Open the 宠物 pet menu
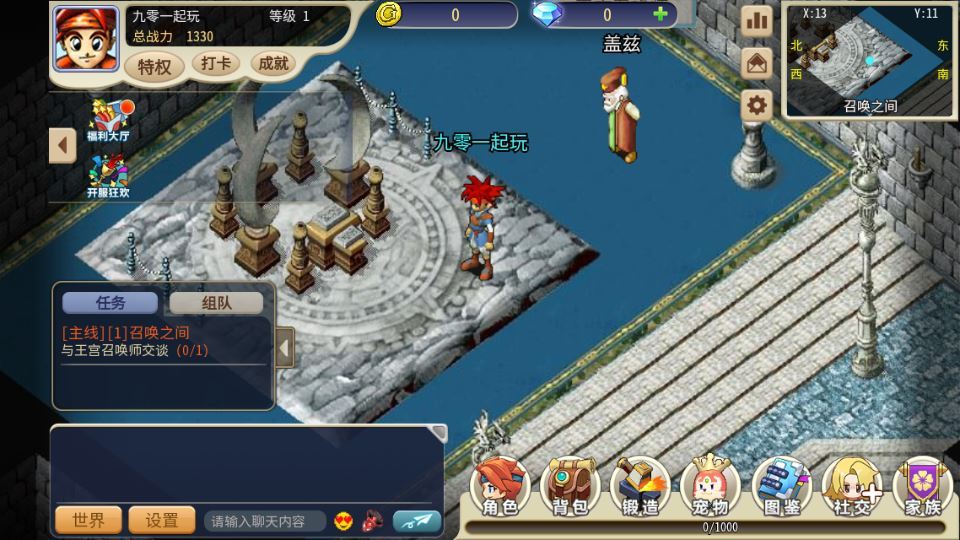 710,489
